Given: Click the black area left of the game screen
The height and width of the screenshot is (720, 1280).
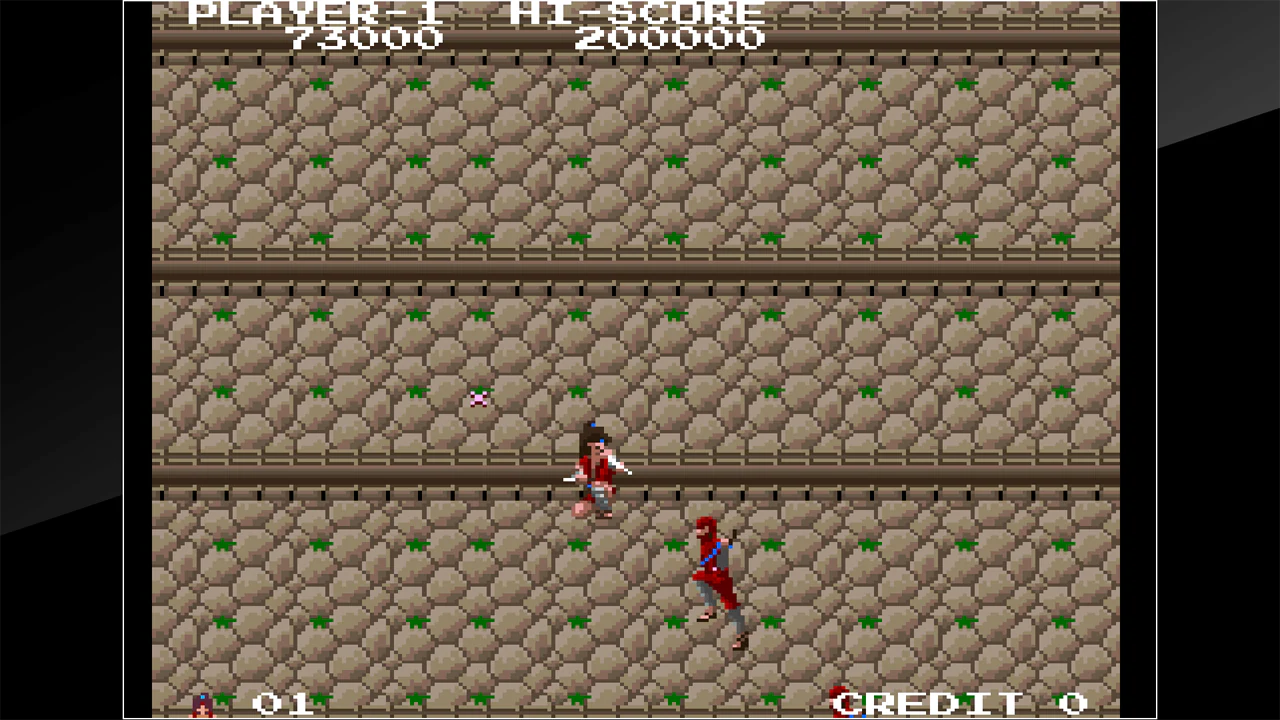Looking at the screenshot, I should point(60,360).
